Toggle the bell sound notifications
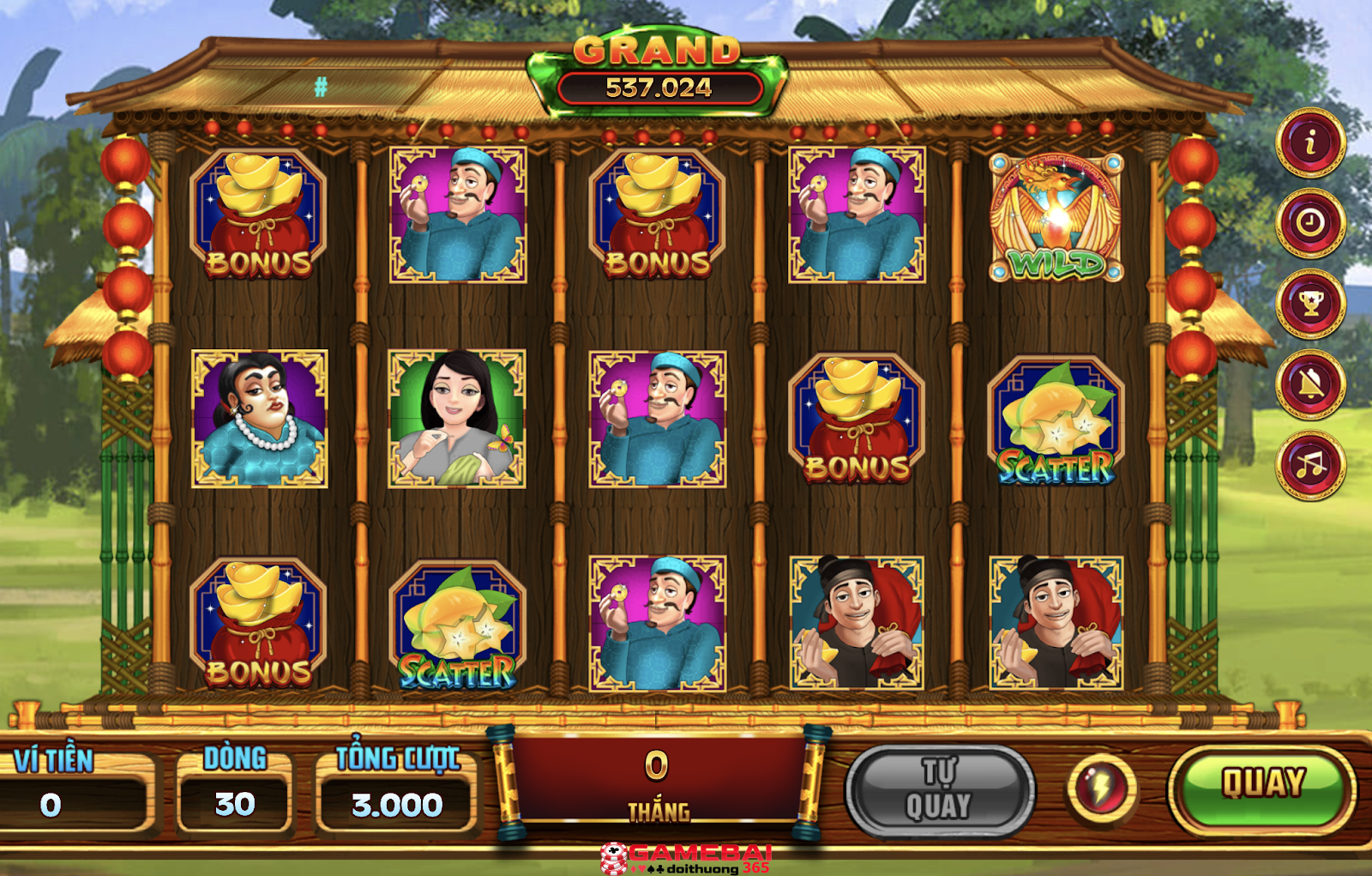 (1309, 384)
